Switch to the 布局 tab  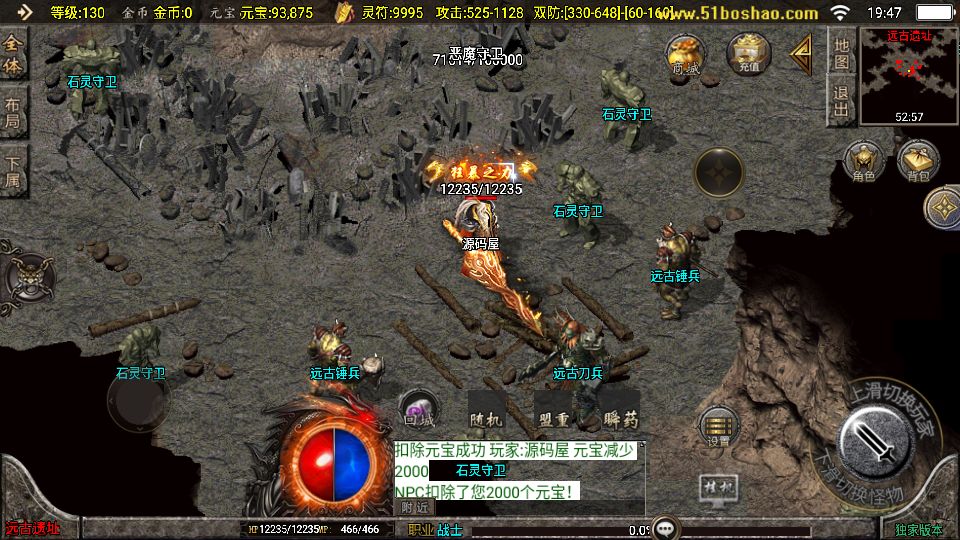[x=13, y=111]
